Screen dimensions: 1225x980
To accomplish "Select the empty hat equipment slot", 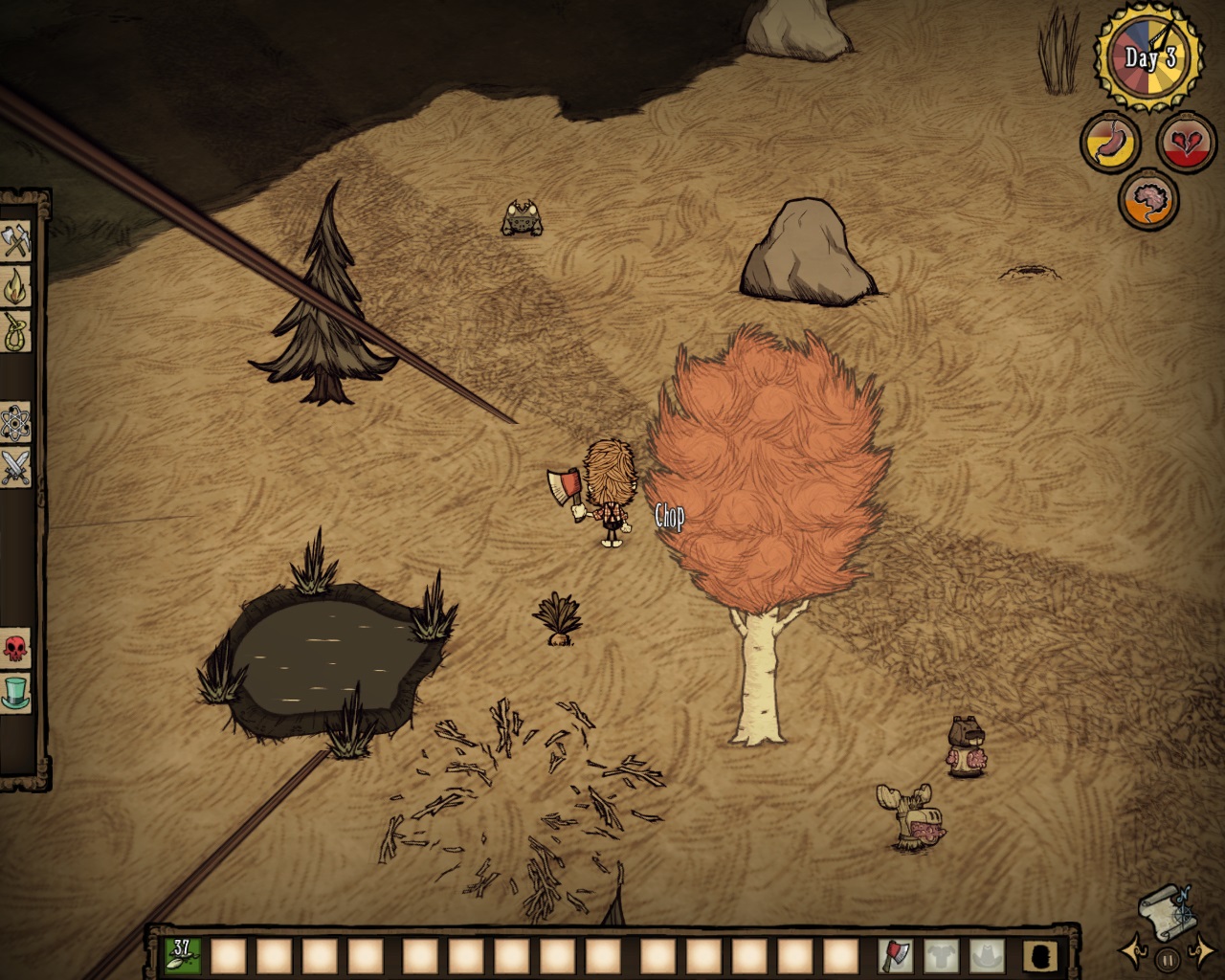I will (987, 955).
